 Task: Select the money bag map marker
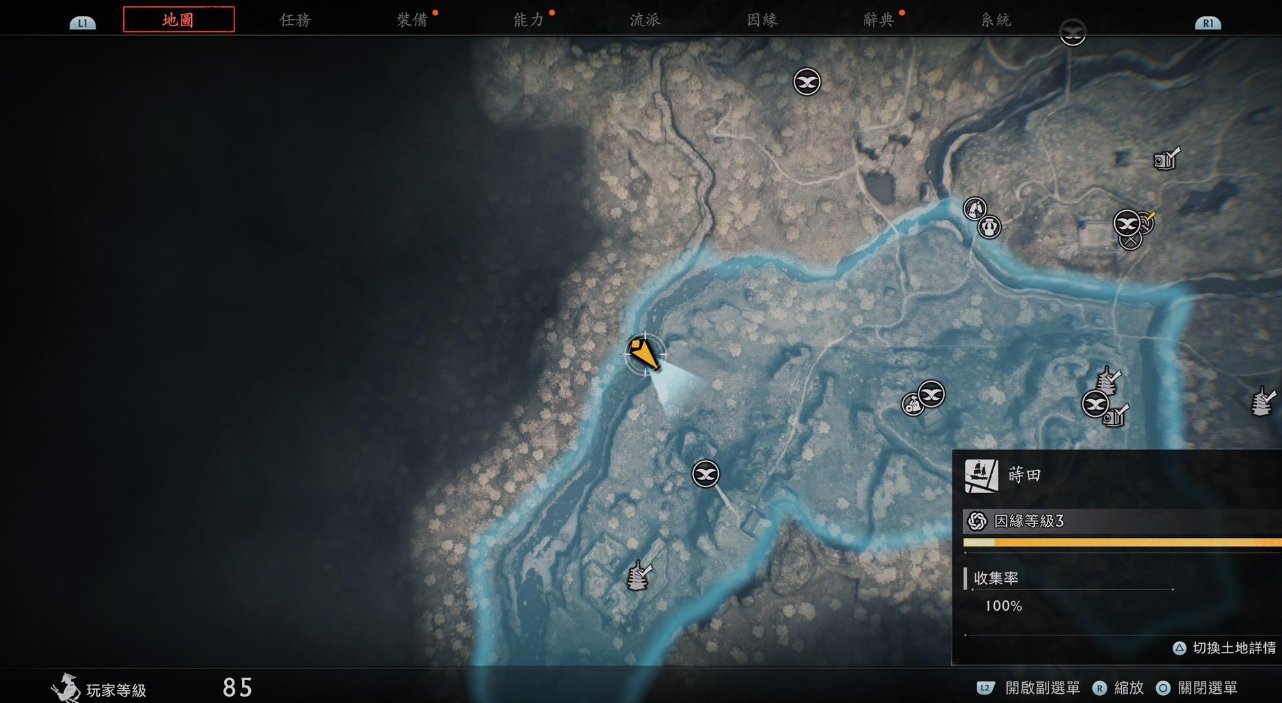[x=911, y=404]
